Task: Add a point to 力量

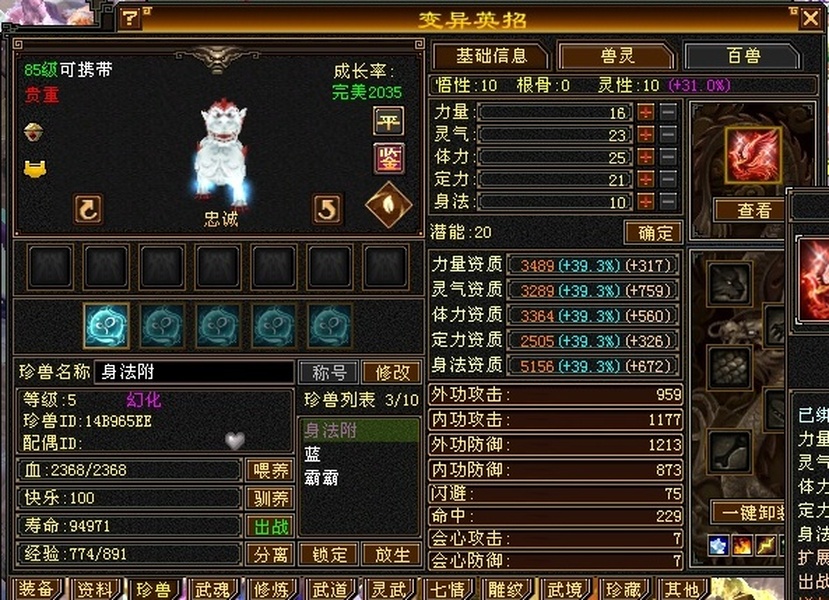Action: [x=646, y=112]
